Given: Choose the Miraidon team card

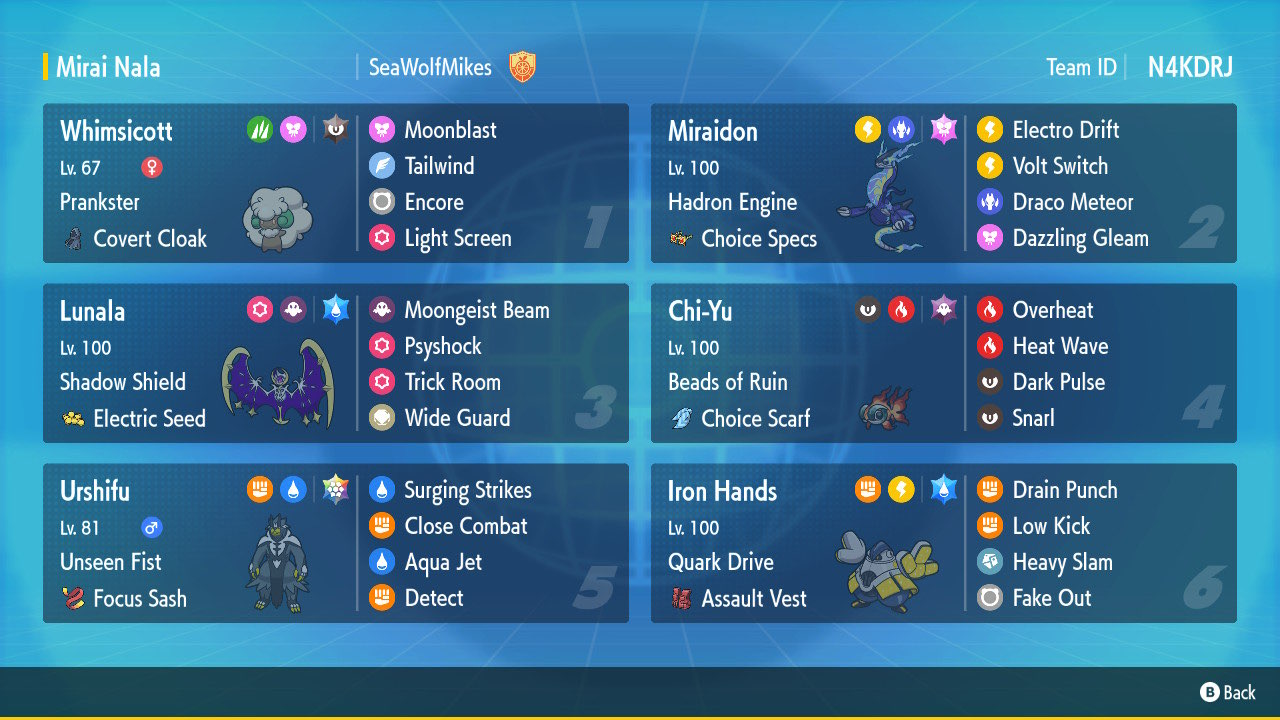Looking at the screenshot, I should [x=943, y=184].
